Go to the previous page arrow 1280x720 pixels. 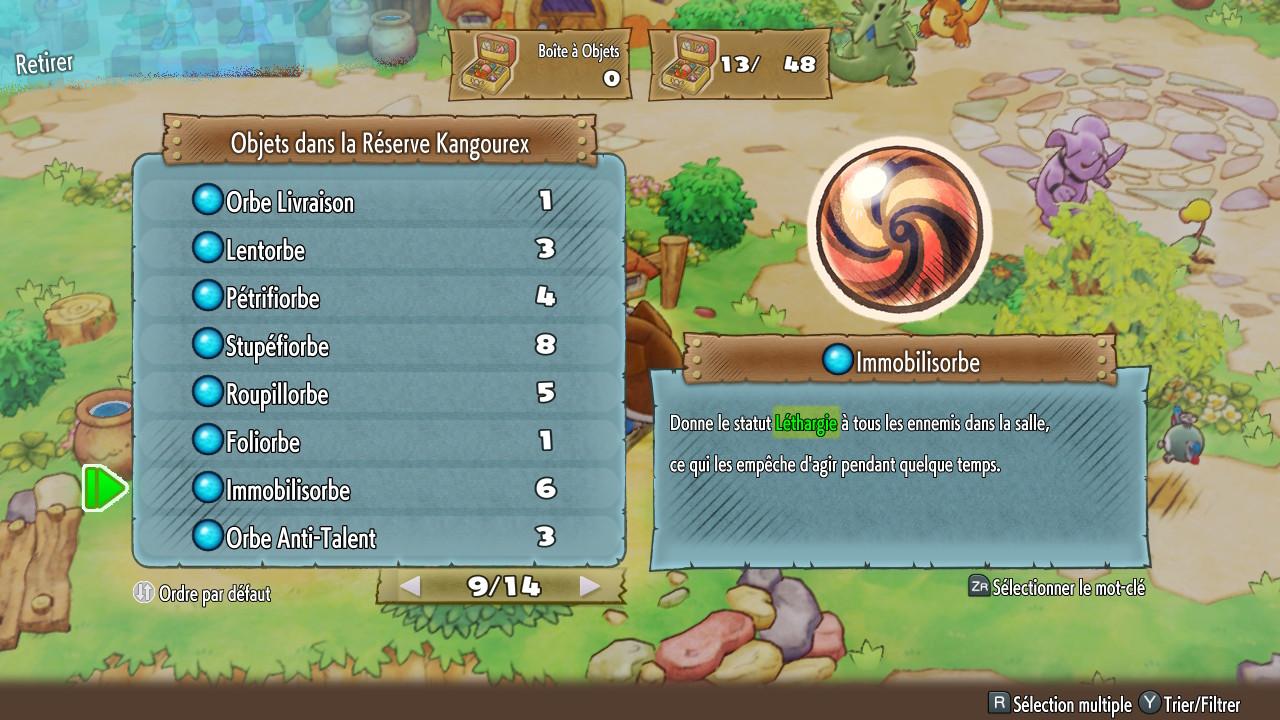[x=410, y=587]
